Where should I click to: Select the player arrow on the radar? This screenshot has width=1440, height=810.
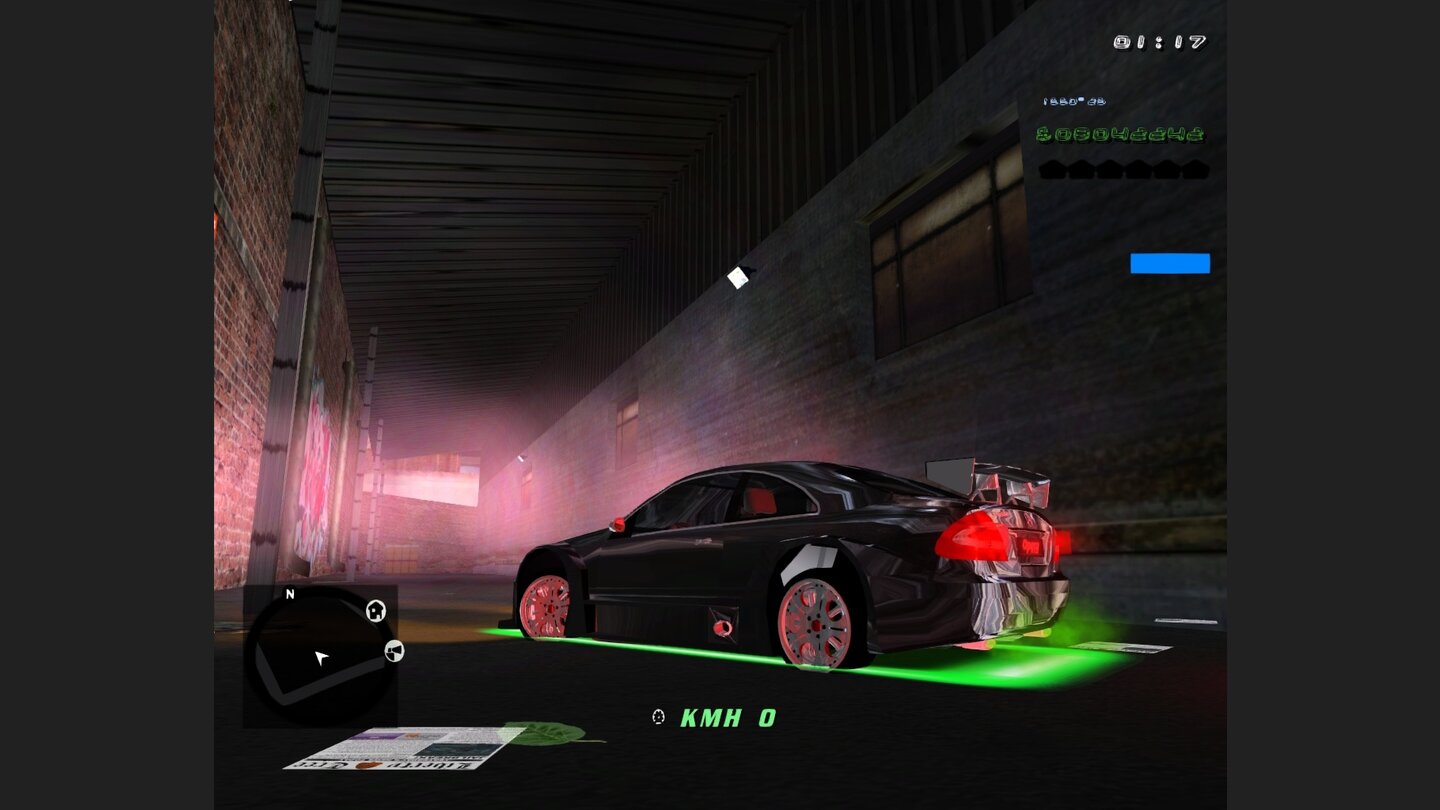point(322,657)
